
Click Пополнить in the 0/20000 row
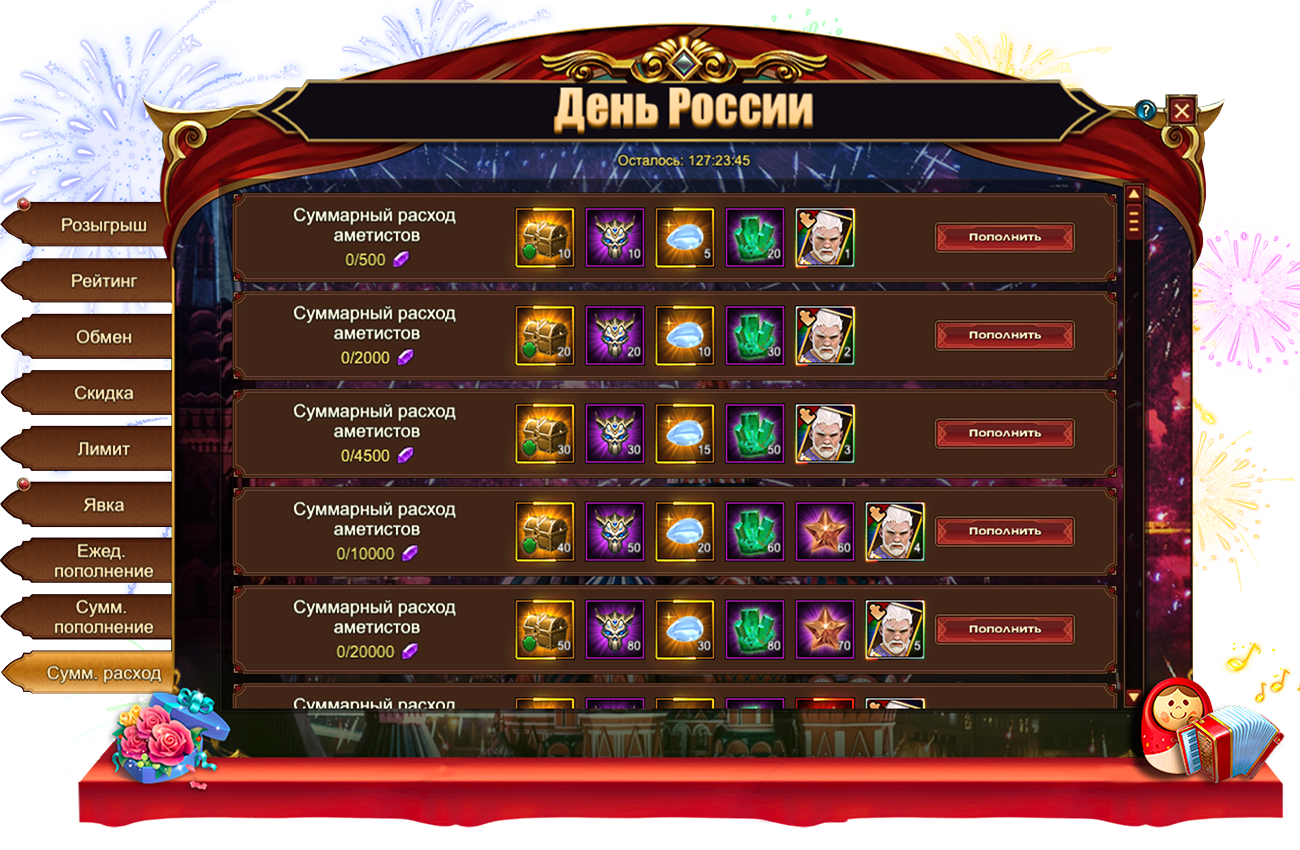(x=1004, y=629)
